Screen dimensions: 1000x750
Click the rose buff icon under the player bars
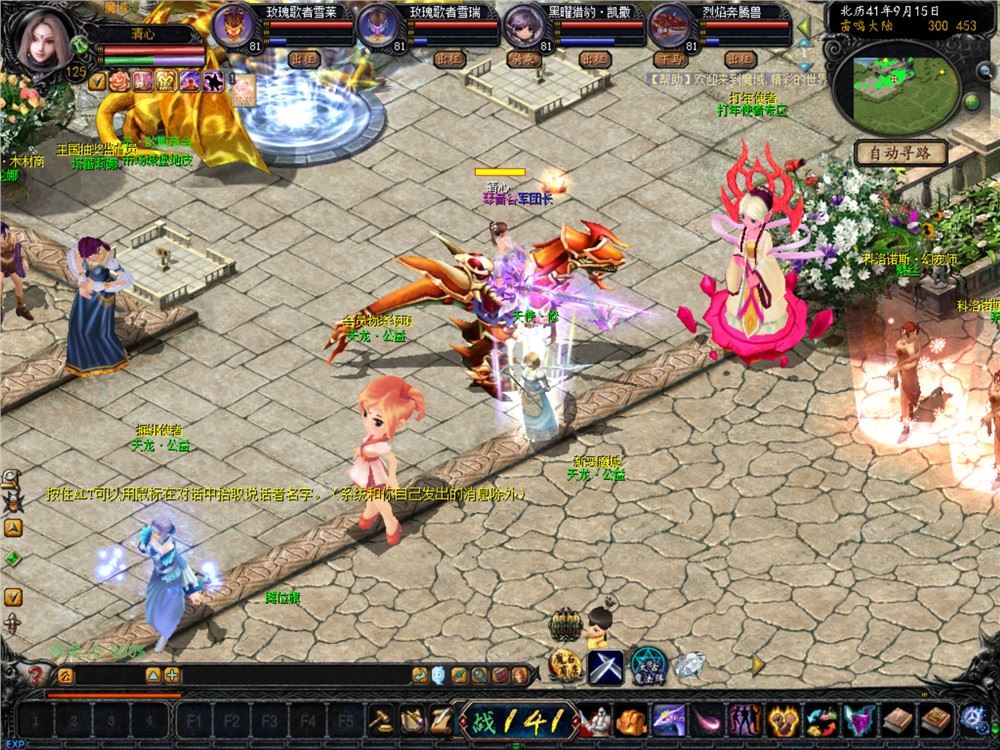(x=120, y=81)
